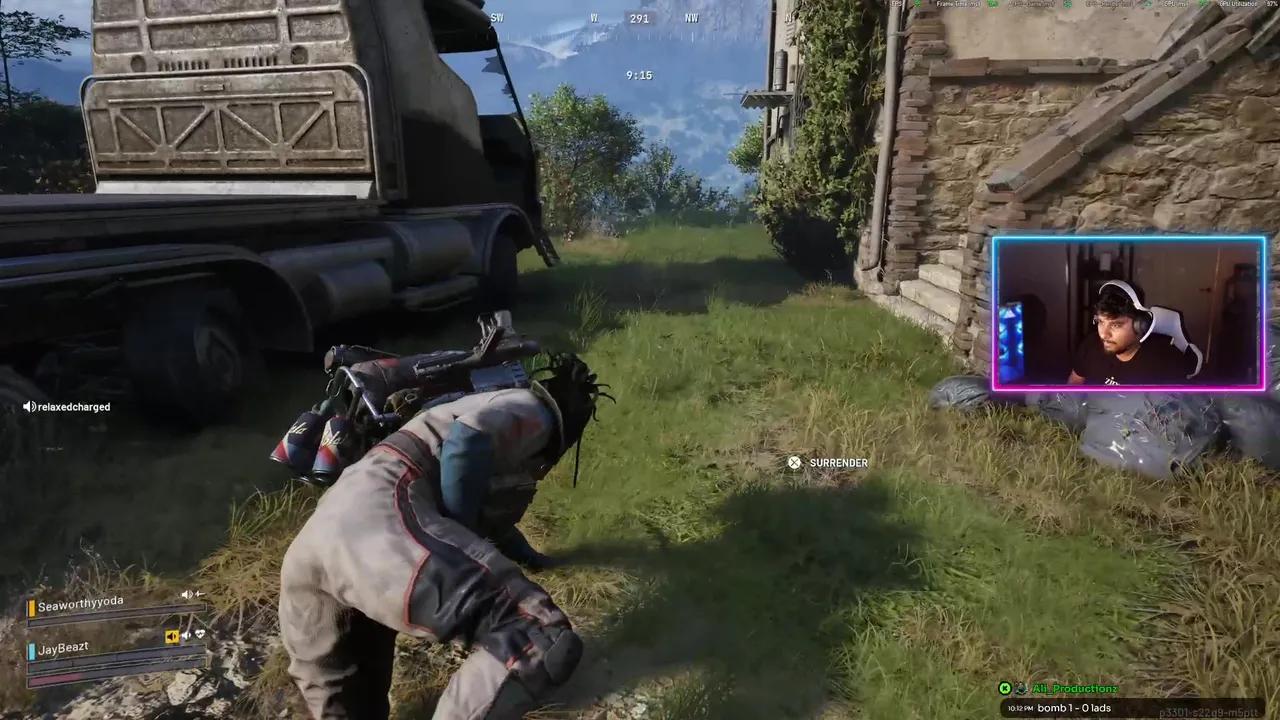This screenshot has width=1280, height=720.
Task: Click the heart icon beside JayBeazt
Action: [x=200, y=633]
